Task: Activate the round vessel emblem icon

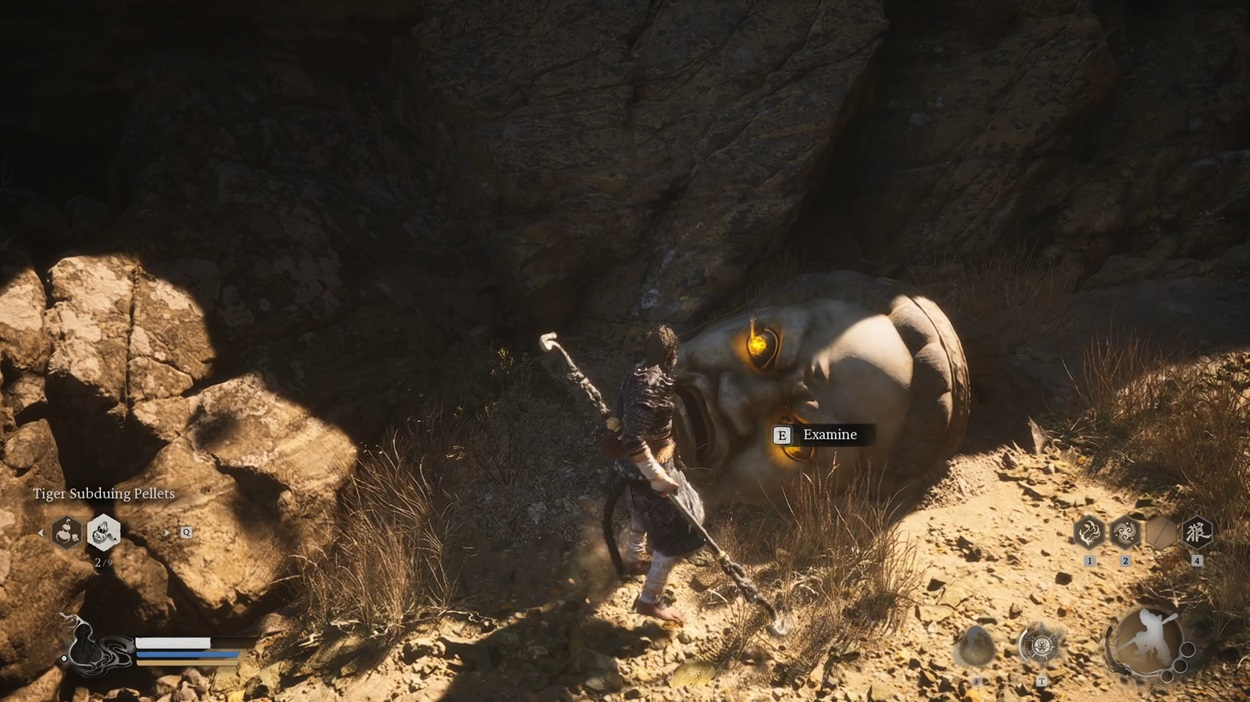Action: (x=1040, y=645)
